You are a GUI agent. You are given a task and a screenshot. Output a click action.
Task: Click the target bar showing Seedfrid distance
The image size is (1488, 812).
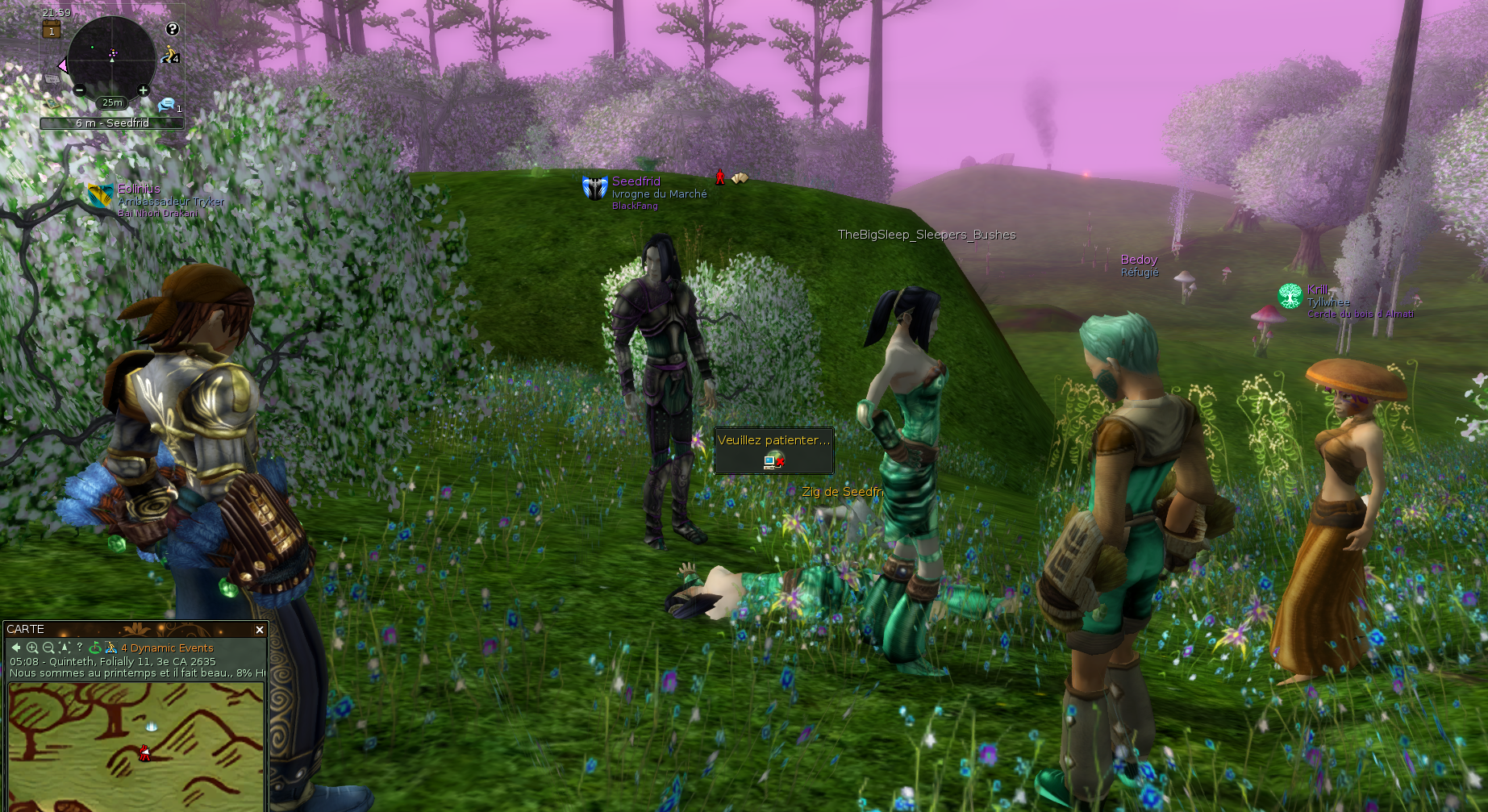112,123
